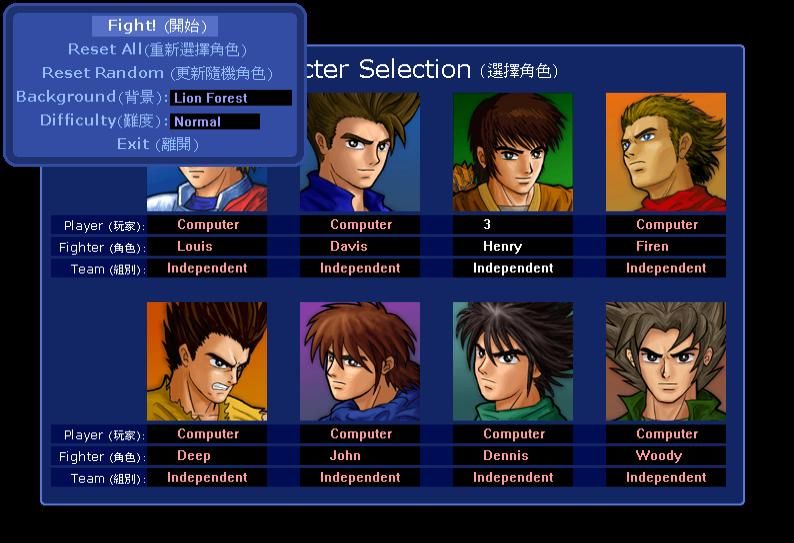The width and height of the screenshot is (794, 543).
Task: Select the Louis fighter name field
Action: tap(207, 246)
